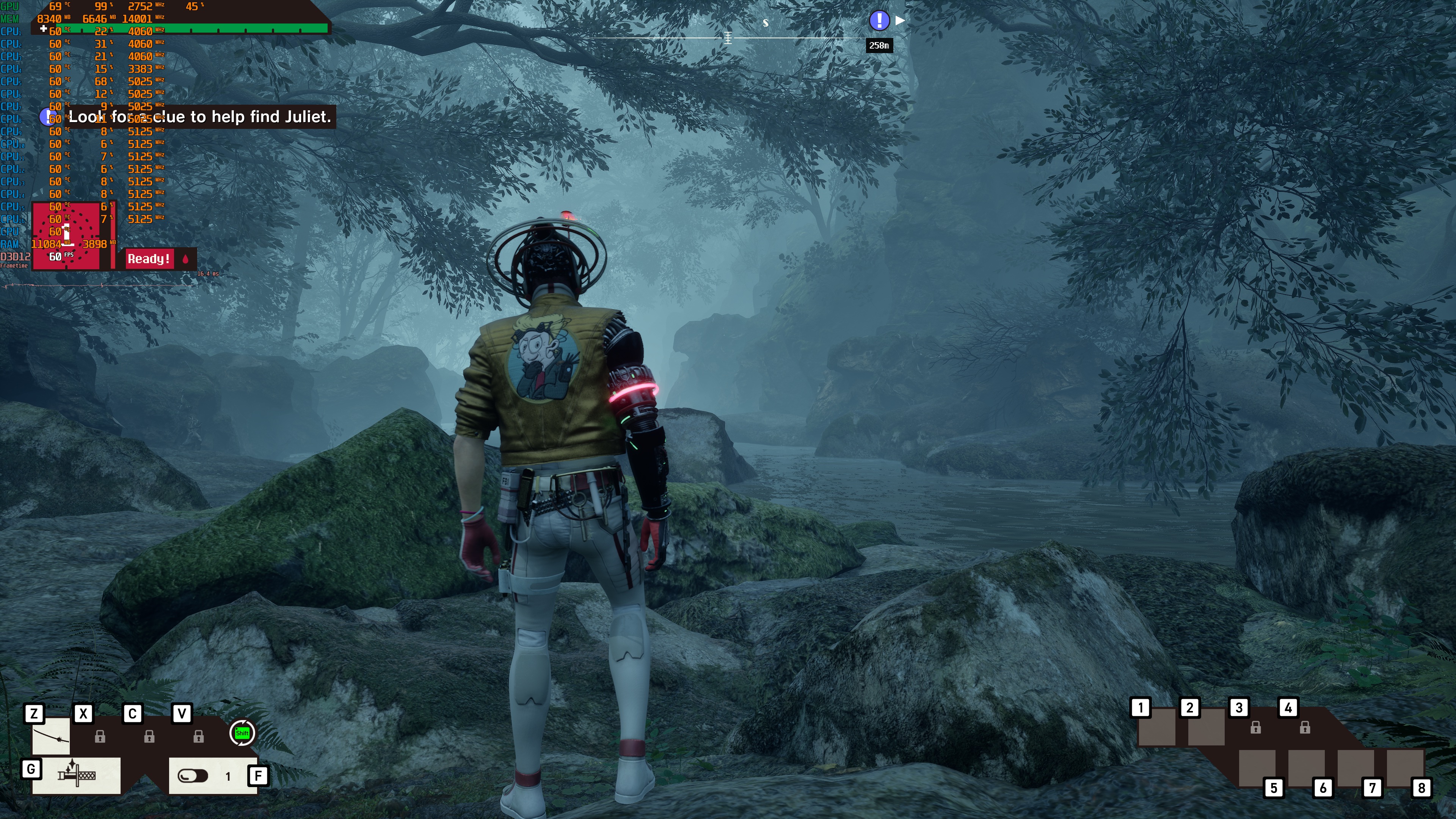Select the locked skill slot numbered 3
Screen dimensions: 1456x819
click(1255, 728)
